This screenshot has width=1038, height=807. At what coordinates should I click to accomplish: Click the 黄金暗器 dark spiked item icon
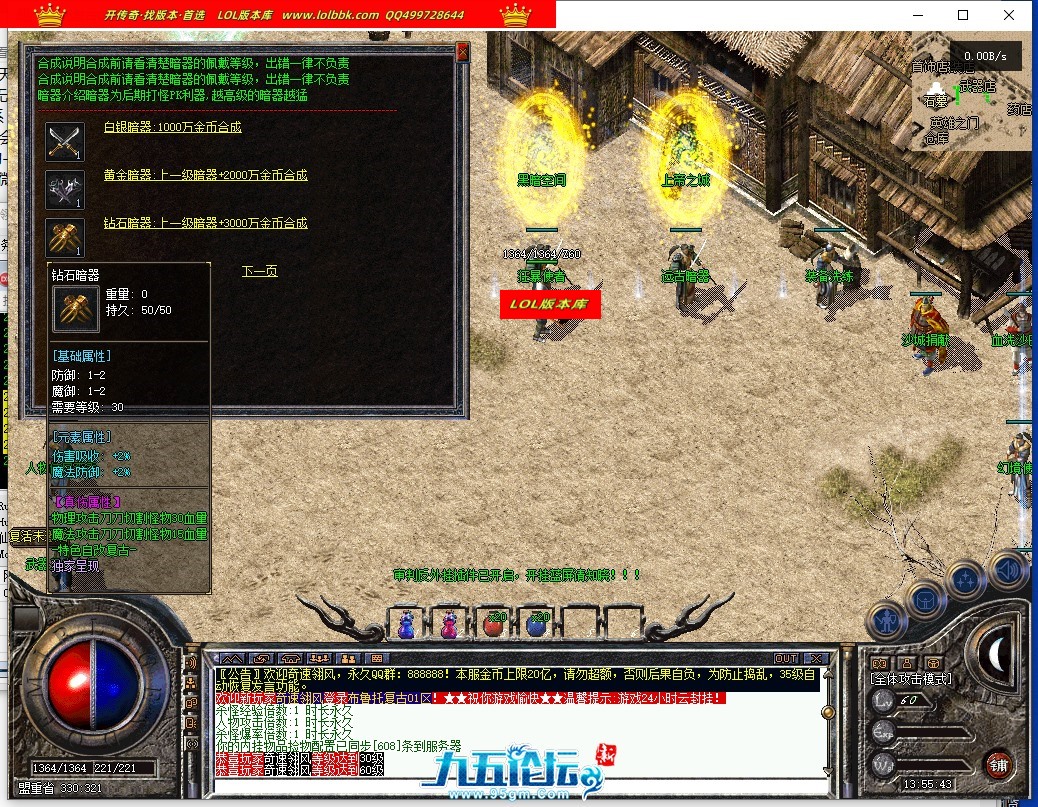tap(65, 189)
